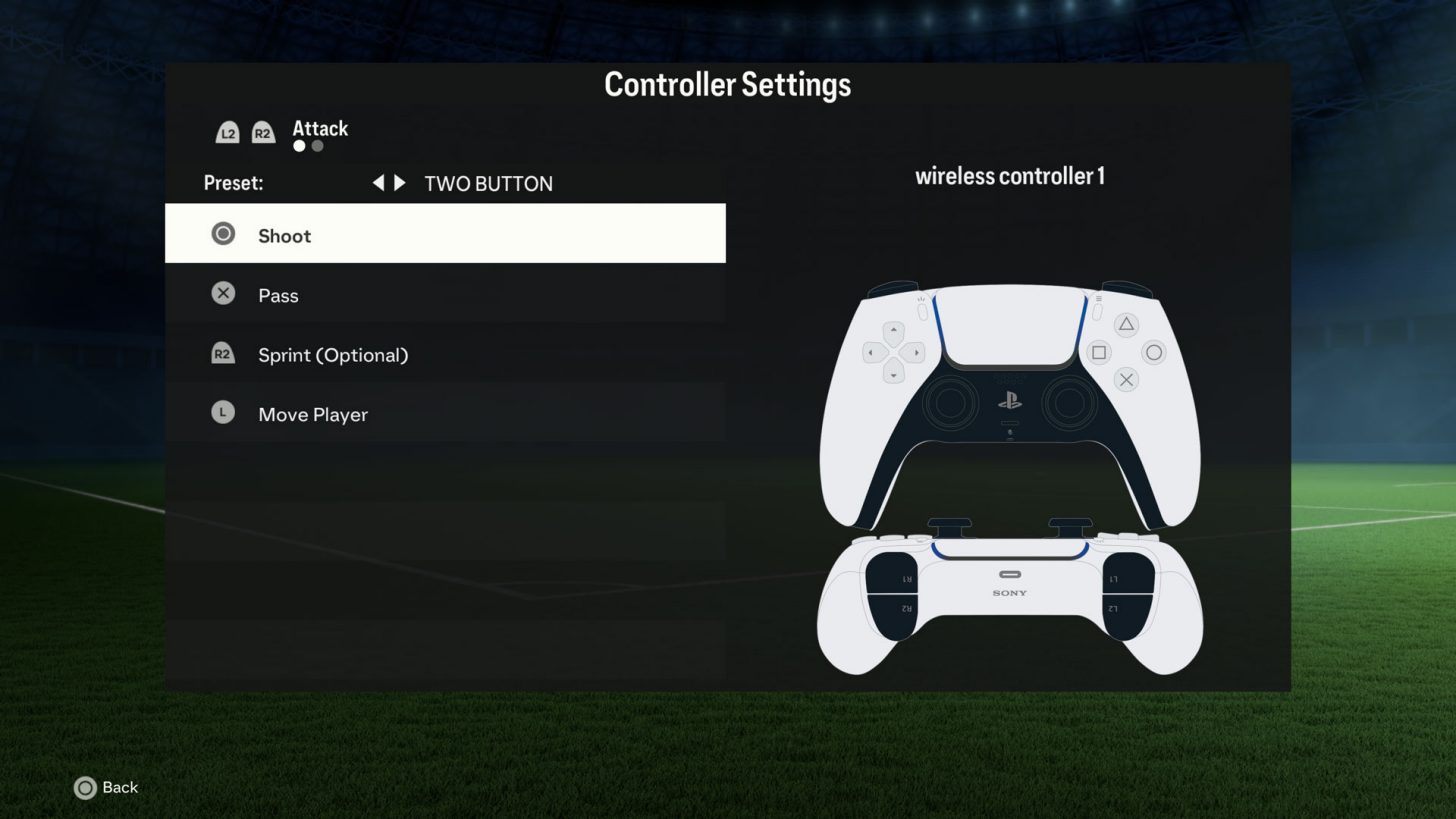Image resolution: width=1456 pixels, height=819 pixels.
Task: Click the R2 icon beside Sprint (Optional)
Action: click(222, 353)
